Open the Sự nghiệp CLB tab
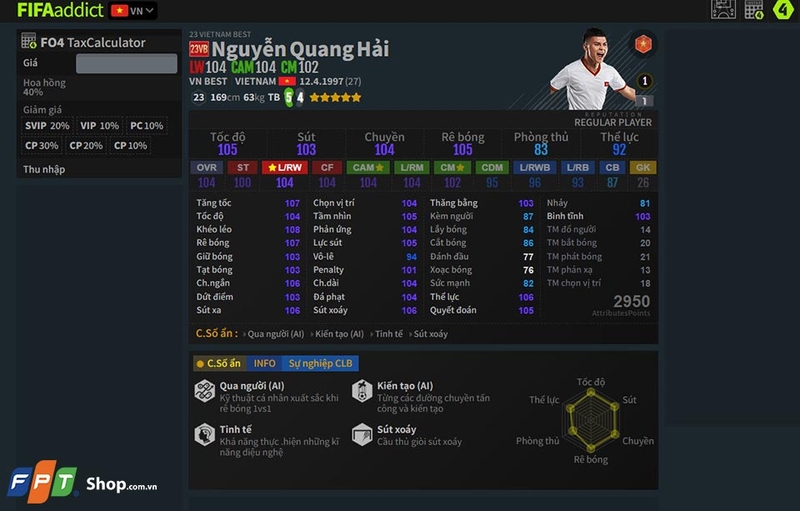The image size is (800, 511). [320, 363]
